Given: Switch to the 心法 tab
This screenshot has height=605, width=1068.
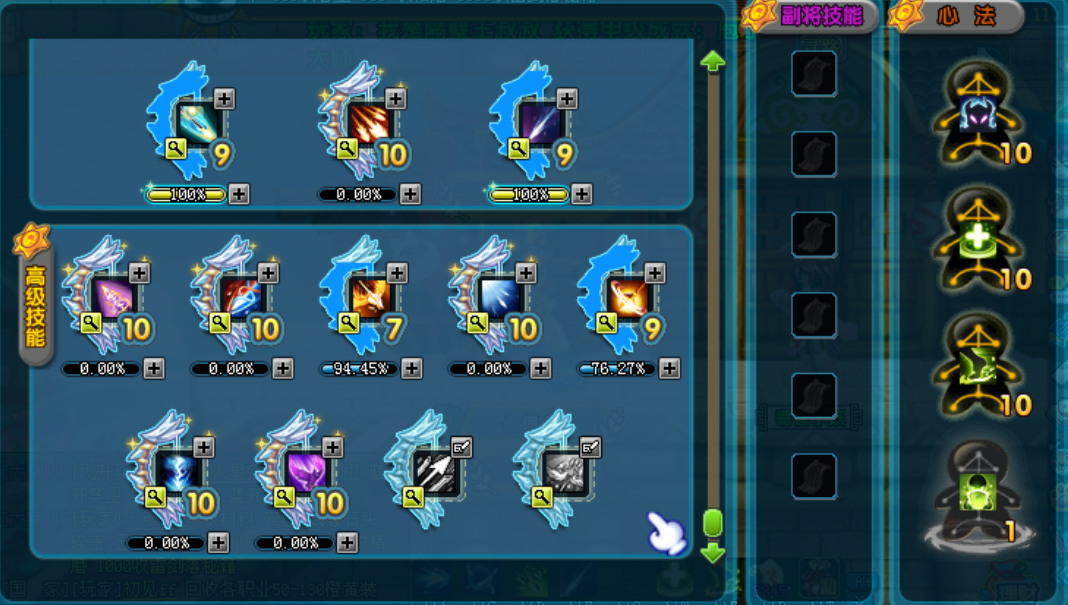Looking at the screenshot, I should click(x=958, y=16).
